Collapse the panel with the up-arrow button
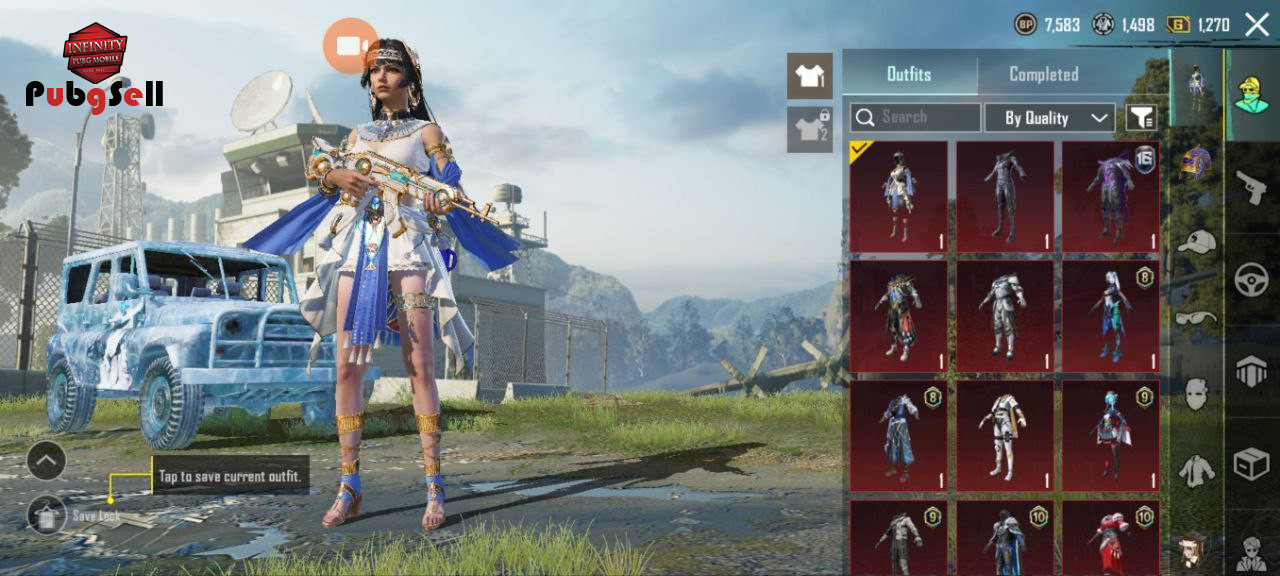Image resolution: width=1280 pixels, height=576 pixels. coord(47,461)
